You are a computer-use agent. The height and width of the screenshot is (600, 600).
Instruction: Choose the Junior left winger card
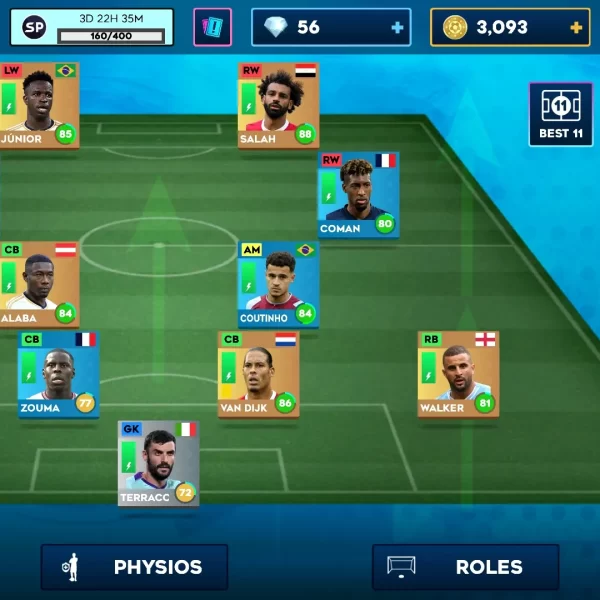pos(40,105)
